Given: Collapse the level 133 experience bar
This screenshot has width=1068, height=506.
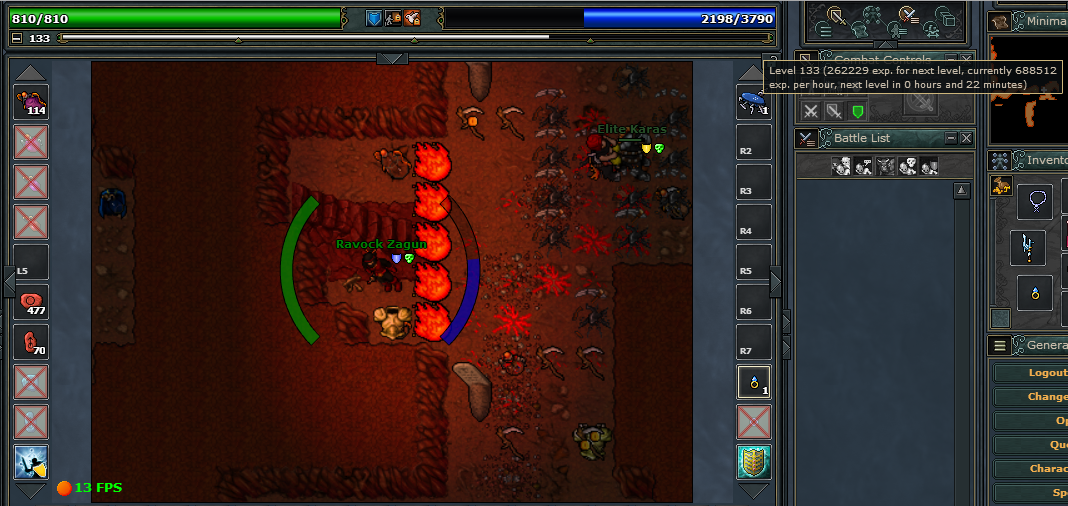Looking at the screenshot, I should click(x=17, y=38).
